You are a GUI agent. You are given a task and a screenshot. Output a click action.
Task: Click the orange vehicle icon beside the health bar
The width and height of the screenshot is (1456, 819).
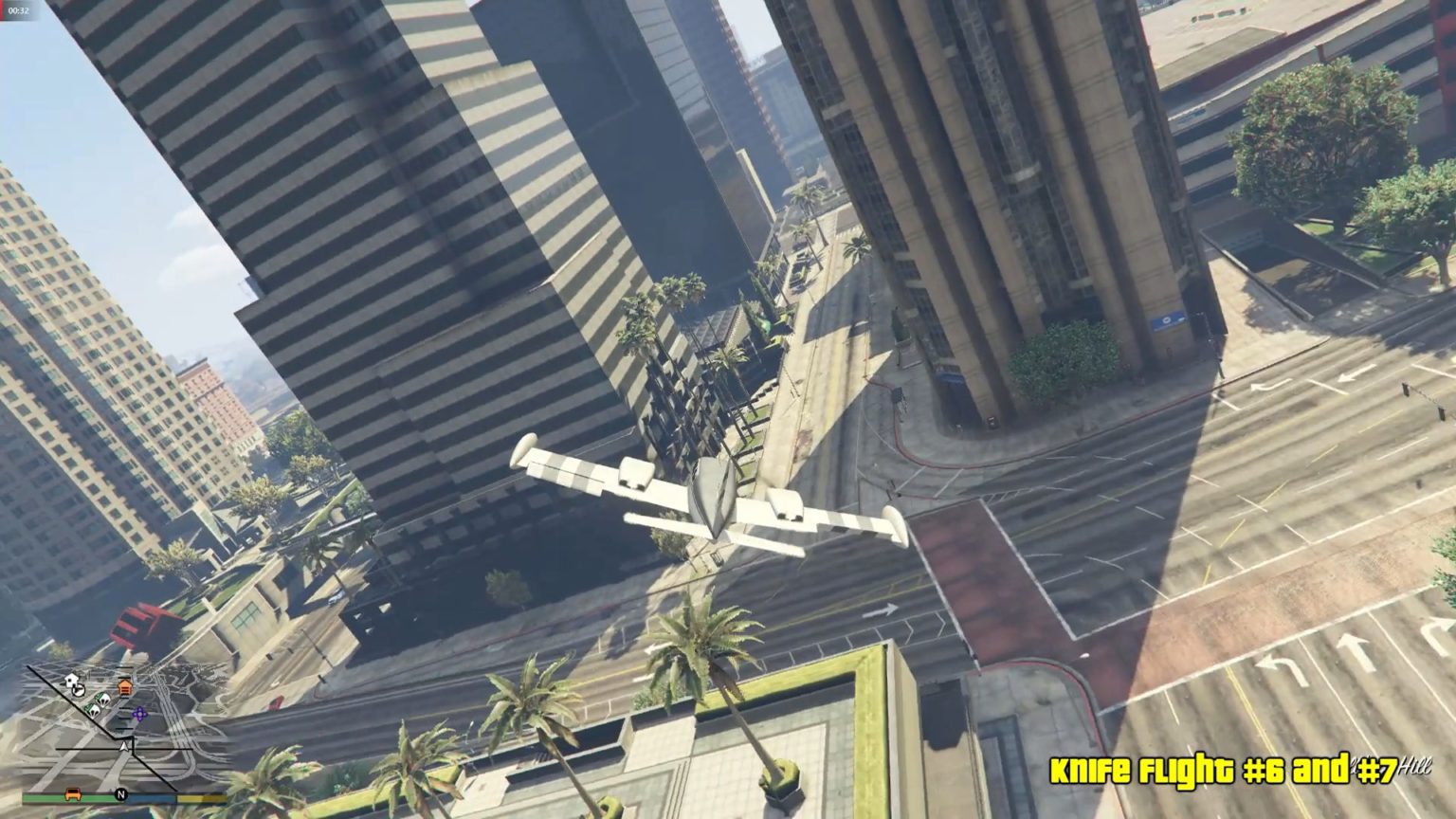tap(74, 794)
